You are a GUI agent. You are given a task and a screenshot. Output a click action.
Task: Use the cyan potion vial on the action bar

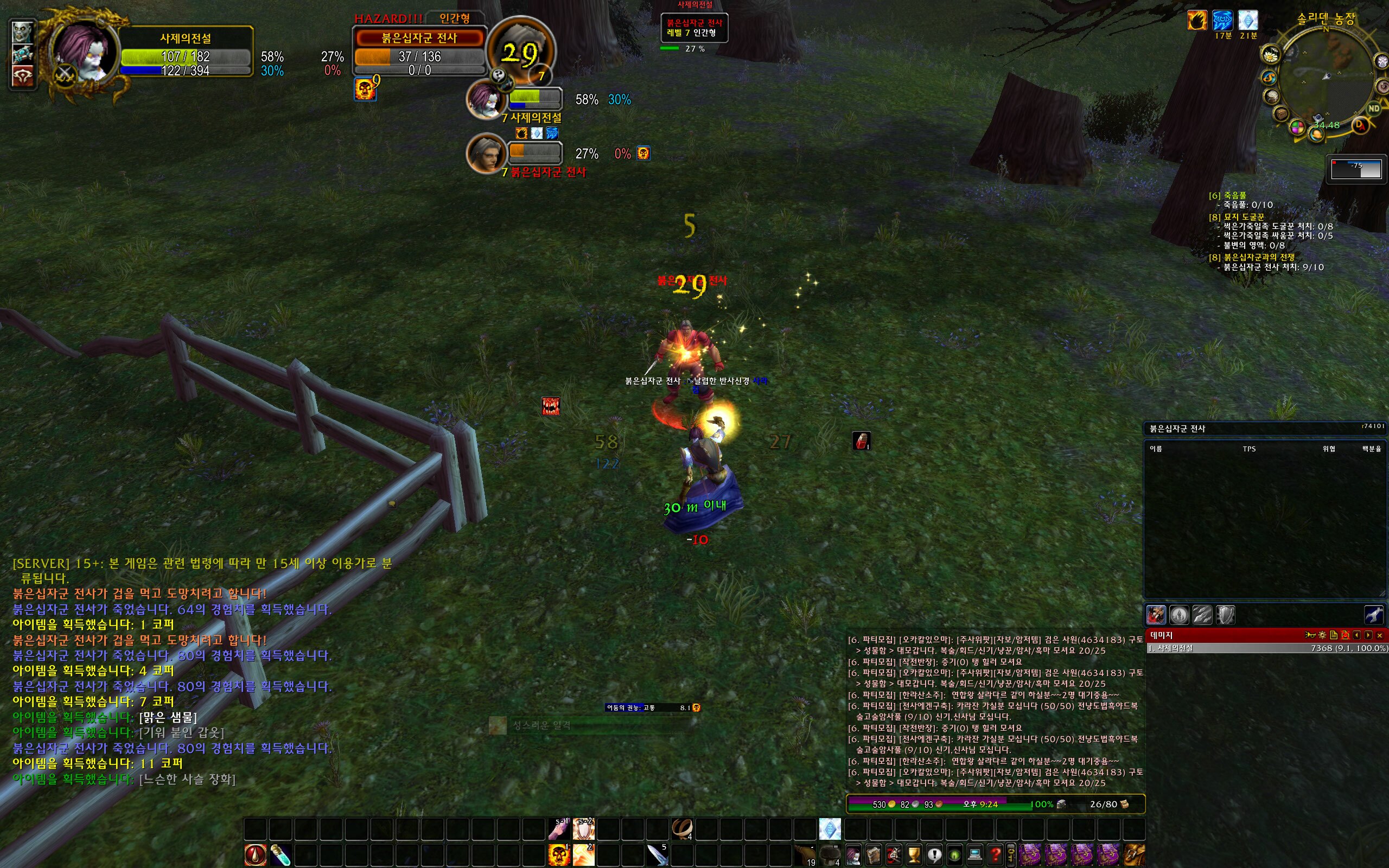pyautogui.click(x=281, y=855)
